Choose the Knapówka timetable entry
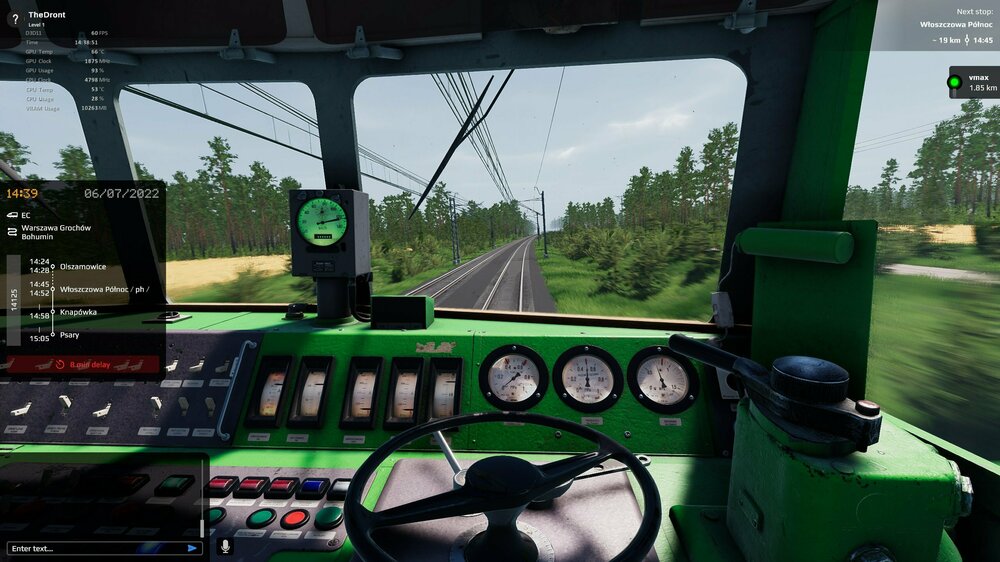 [78, 312]
